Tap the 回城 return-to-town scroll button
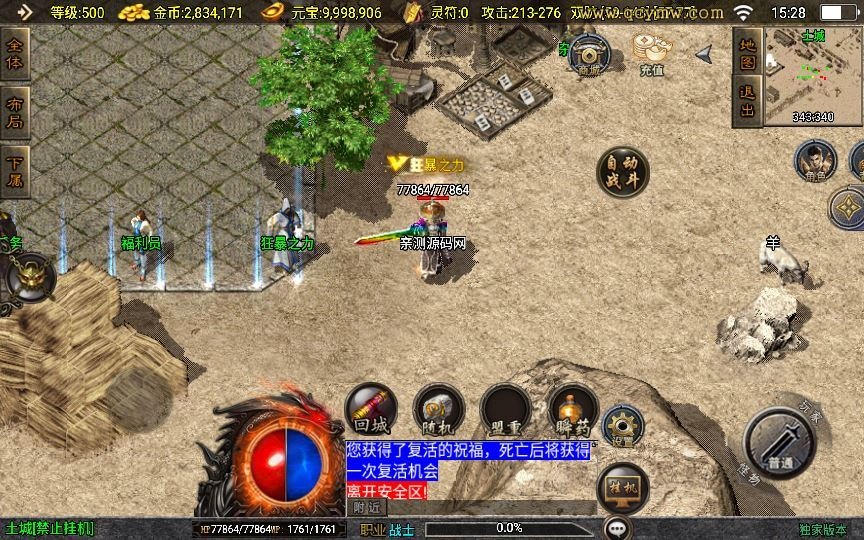The height and width of the screenshot is (540, 864). pyautogui.click(x=370, y=408)
